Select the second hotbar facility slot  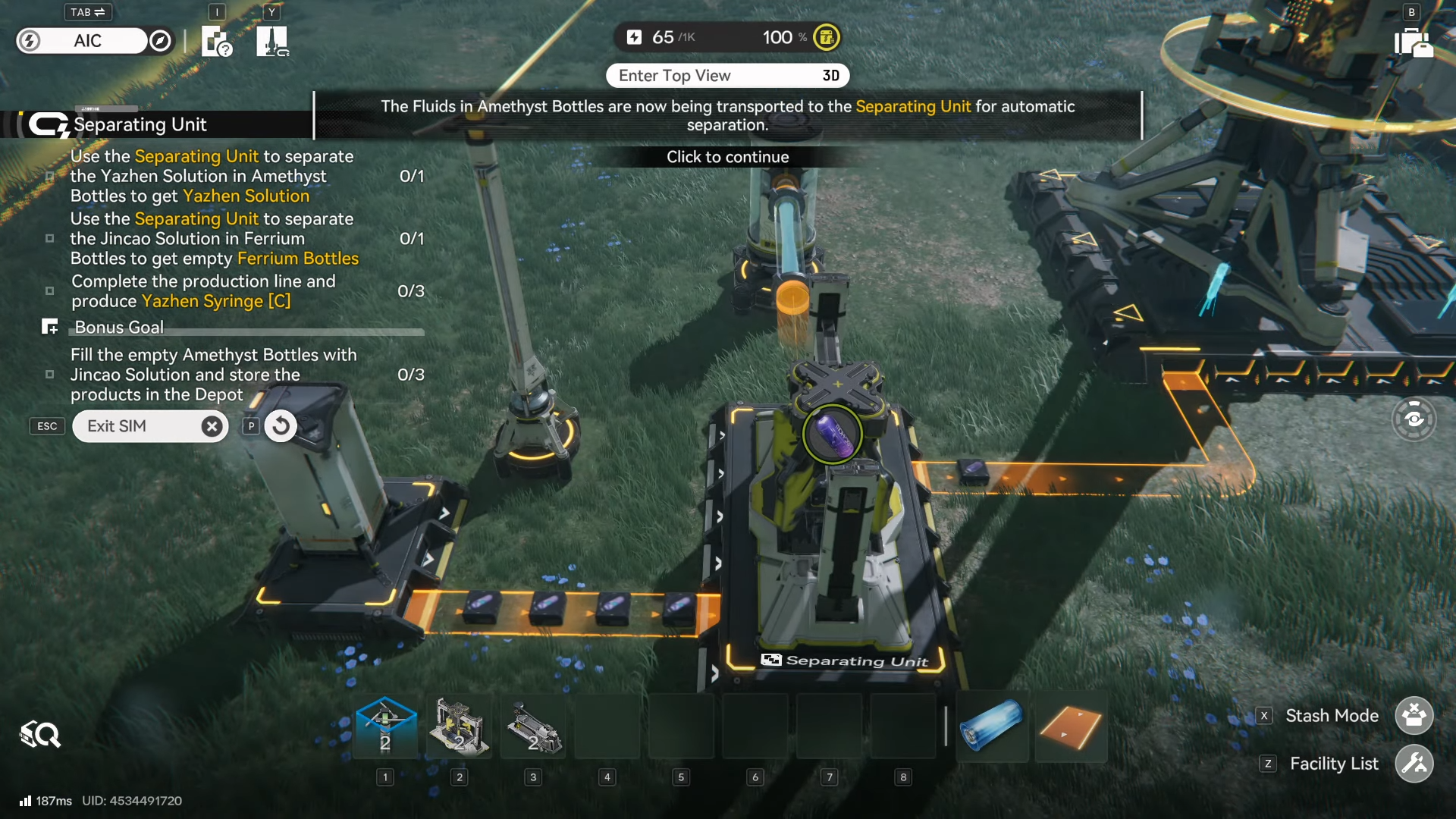(459, 726)
